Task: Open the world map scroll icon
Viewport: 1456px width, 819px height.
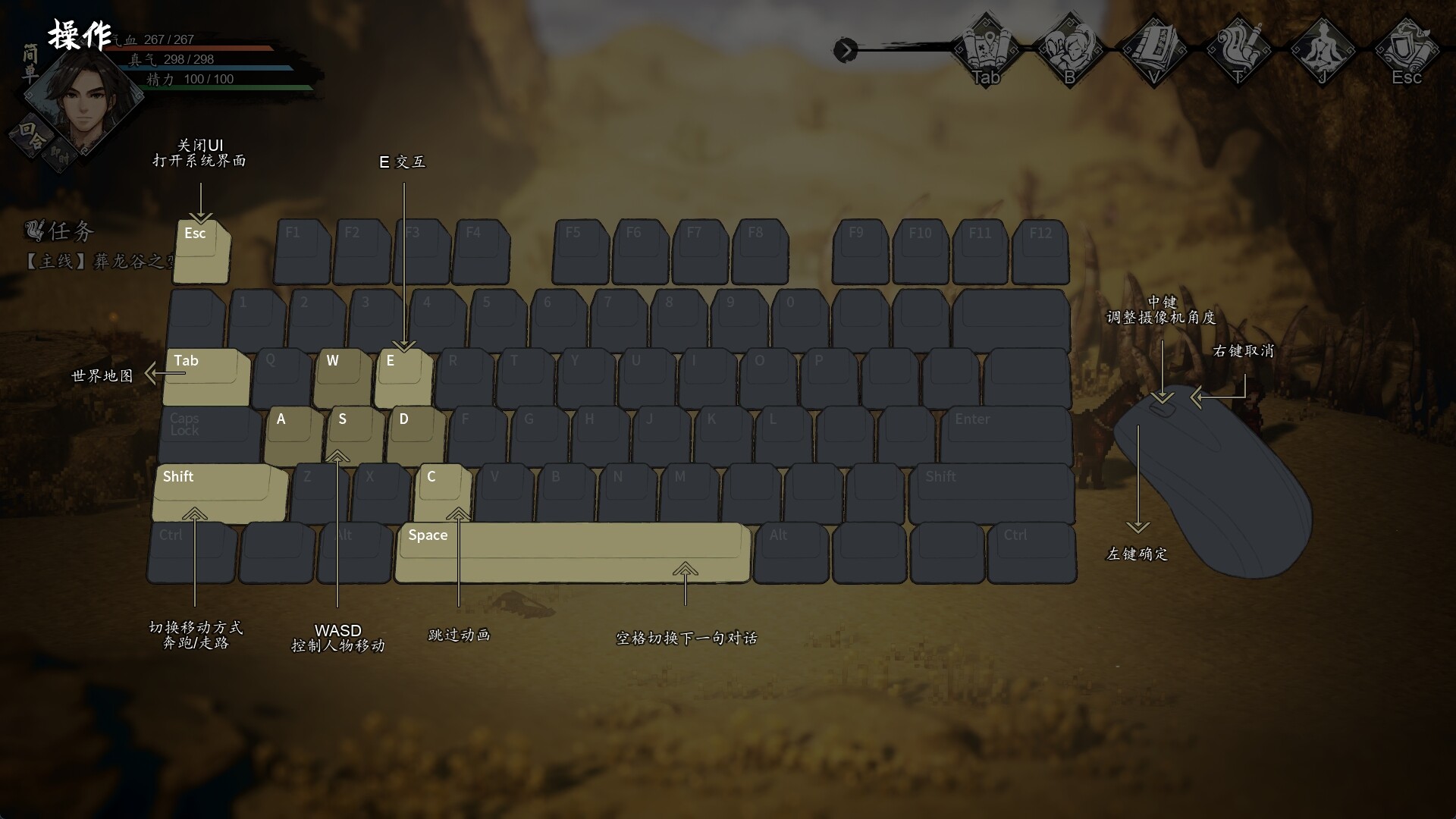Action: 986,49
